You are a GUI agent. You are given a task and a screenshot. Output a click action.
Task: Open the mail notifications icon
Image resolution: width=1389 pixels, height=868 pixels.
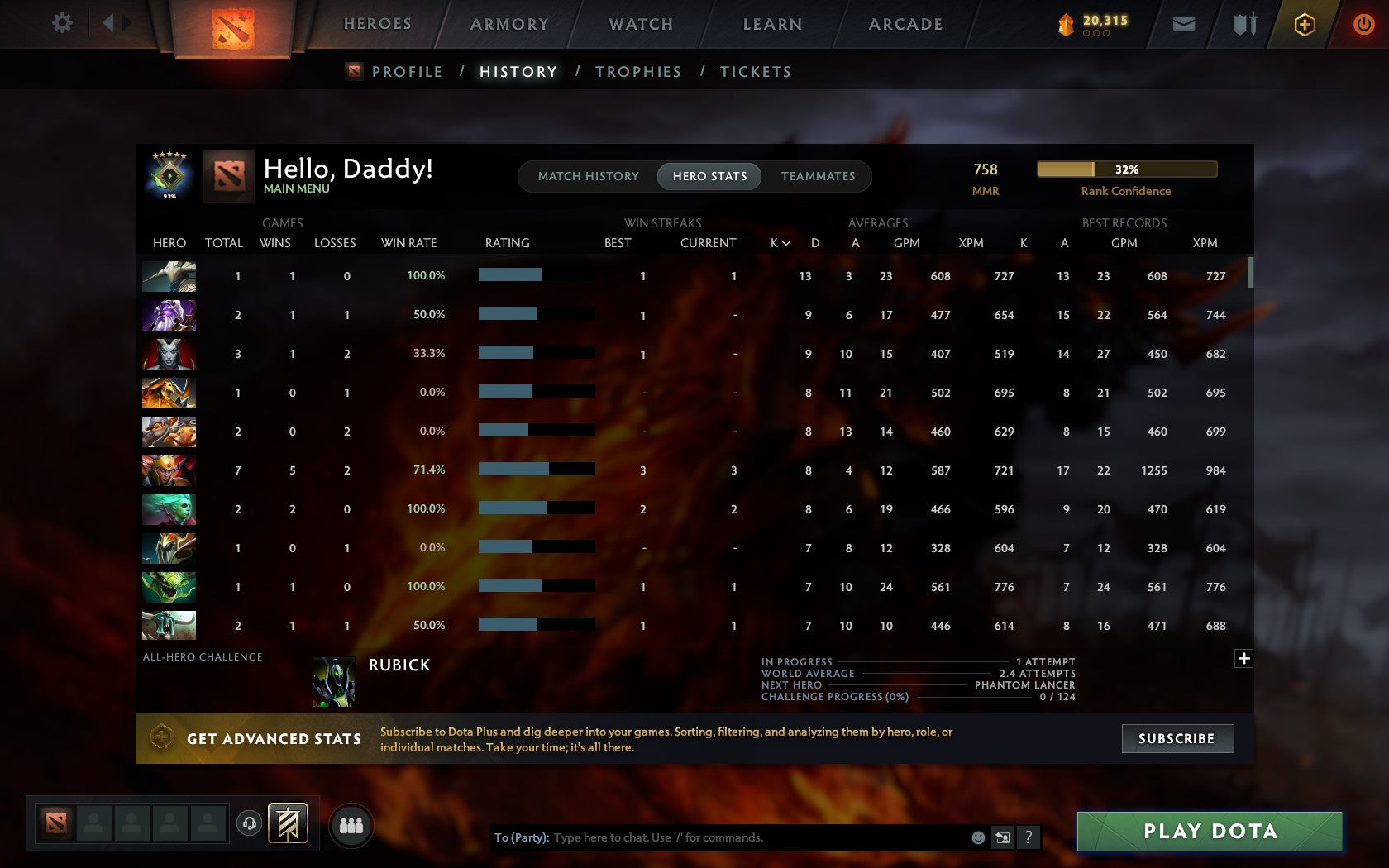(x=1184, y=24)
